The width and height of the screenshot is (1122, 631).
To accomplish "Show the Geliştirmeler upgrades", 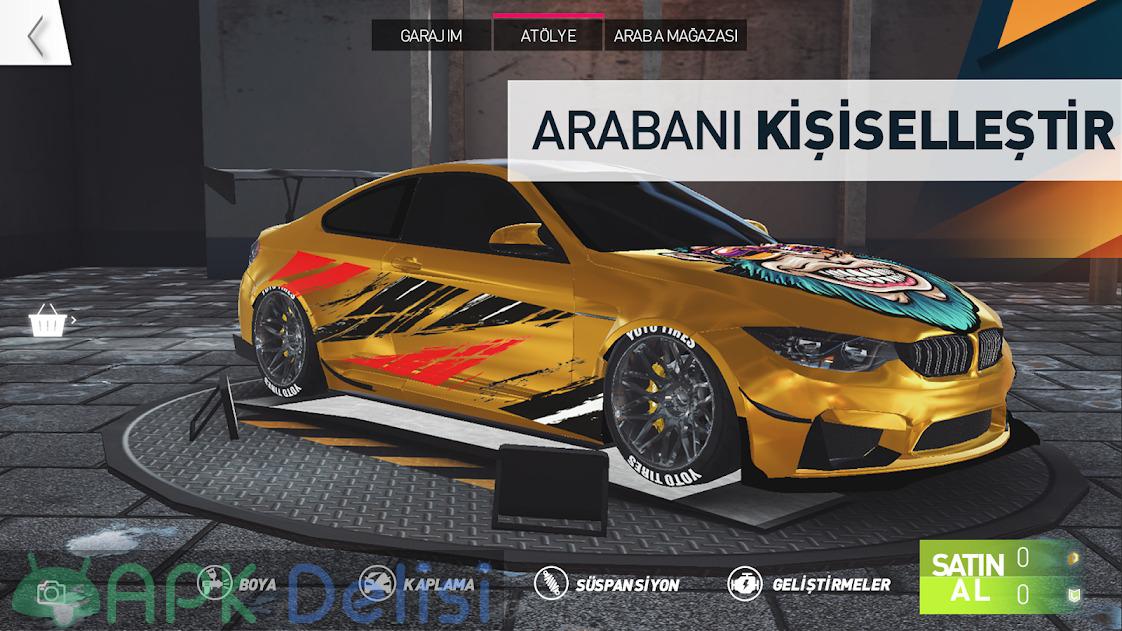I will tap(808, 584).
